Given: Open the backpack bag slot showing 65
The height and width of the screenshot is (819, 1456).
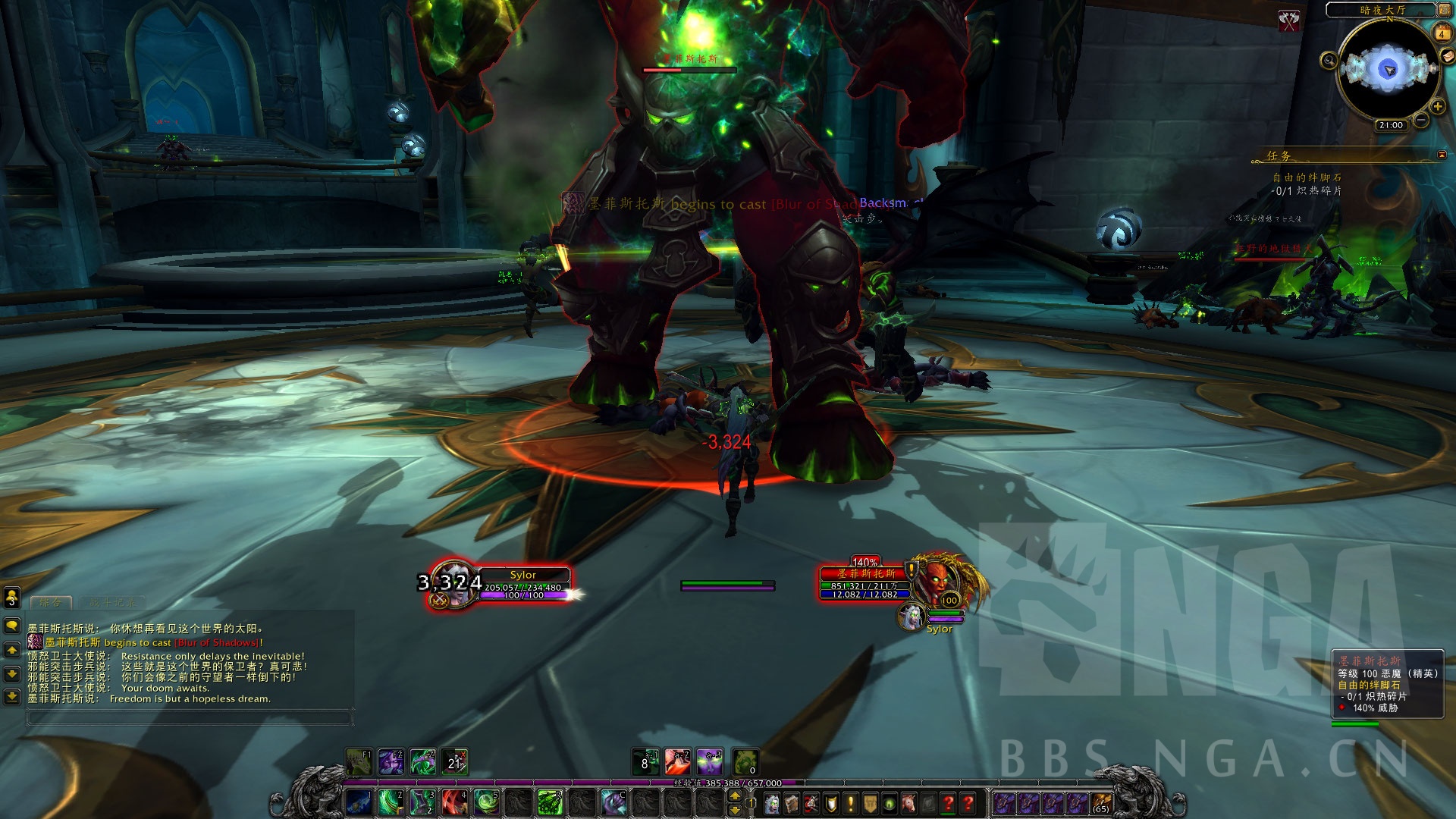Looking at the screenshot, I should [1101, 803].
